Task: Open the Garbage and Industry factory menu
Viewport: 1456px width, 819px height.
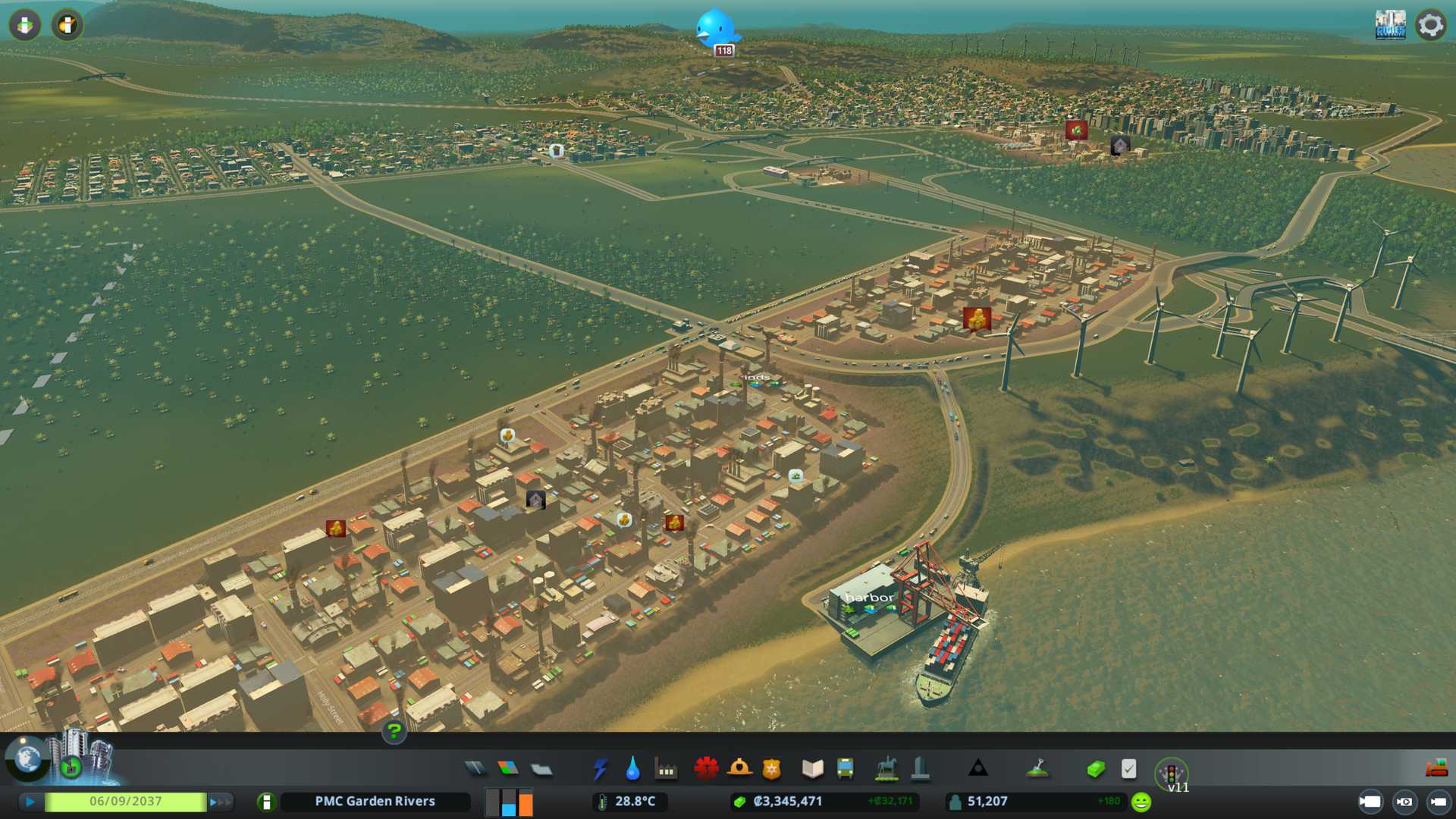Action: (666, 770)
